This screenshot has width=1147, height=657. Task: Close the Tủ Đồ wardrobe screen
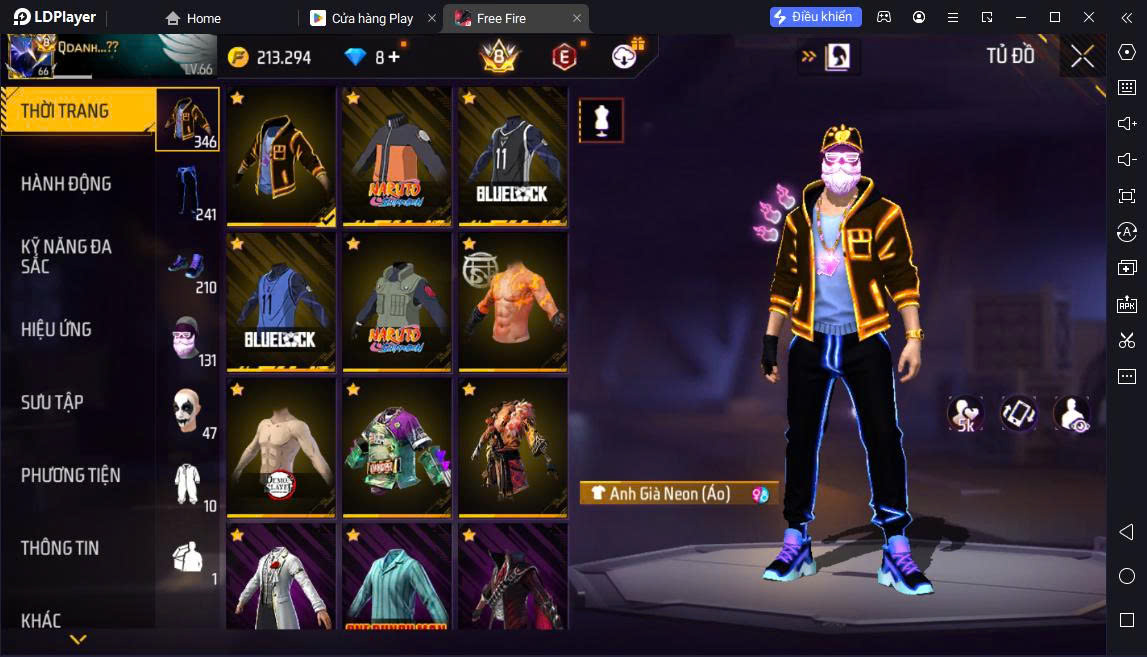(x=1082, y=57)
